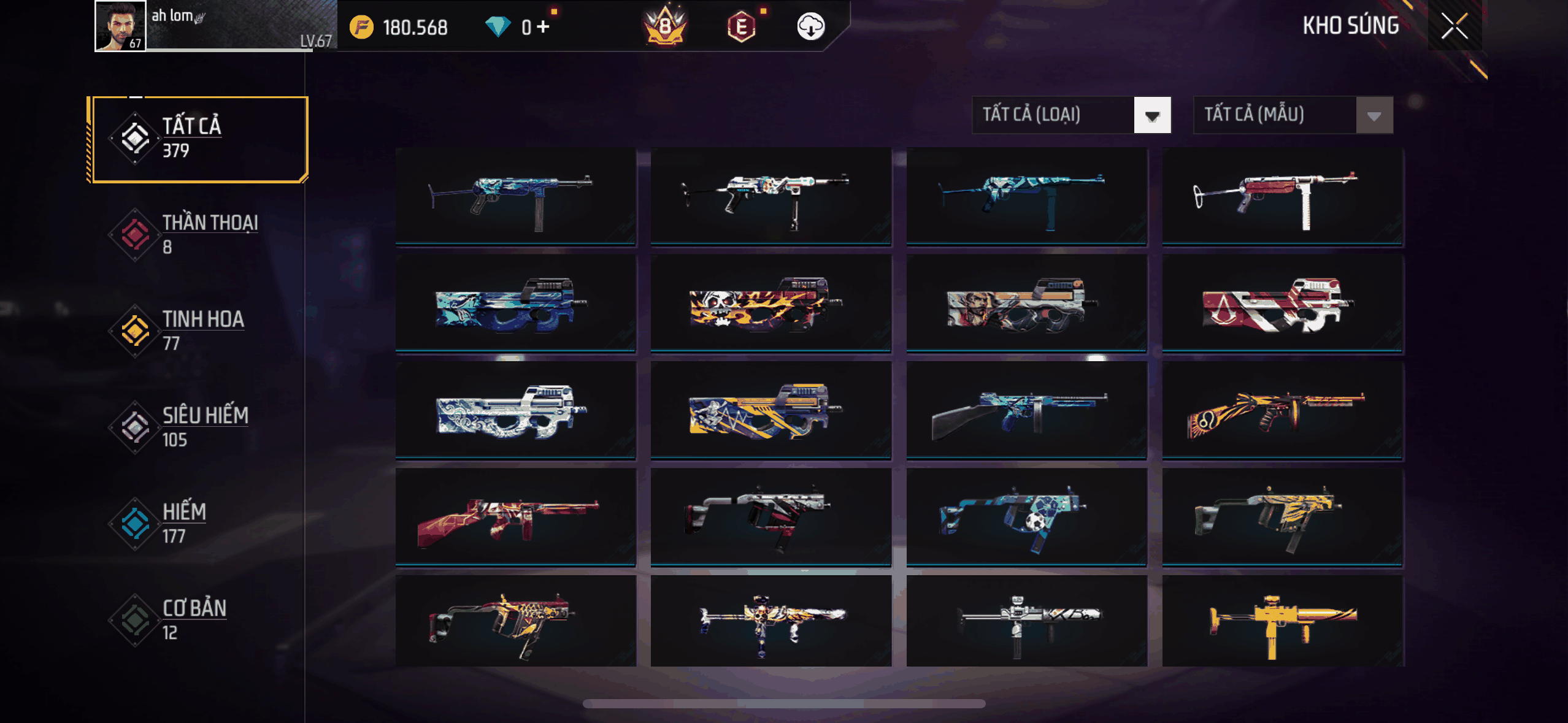1568x723 pixels.
Task: Click the cloud download icon
Action: (810, 27)
